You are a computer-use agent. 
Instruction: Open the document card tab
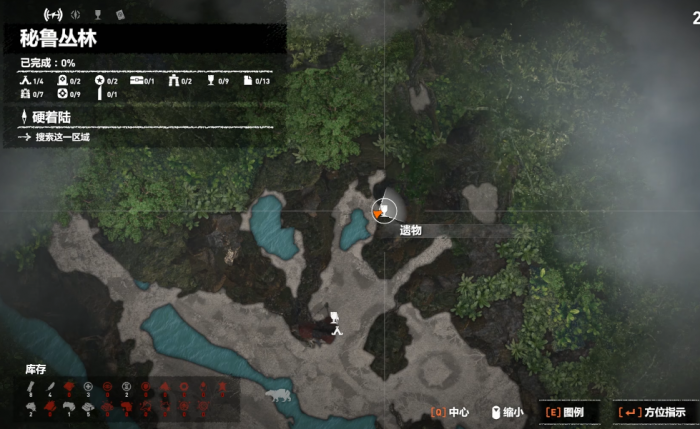(x=120, y=15)
